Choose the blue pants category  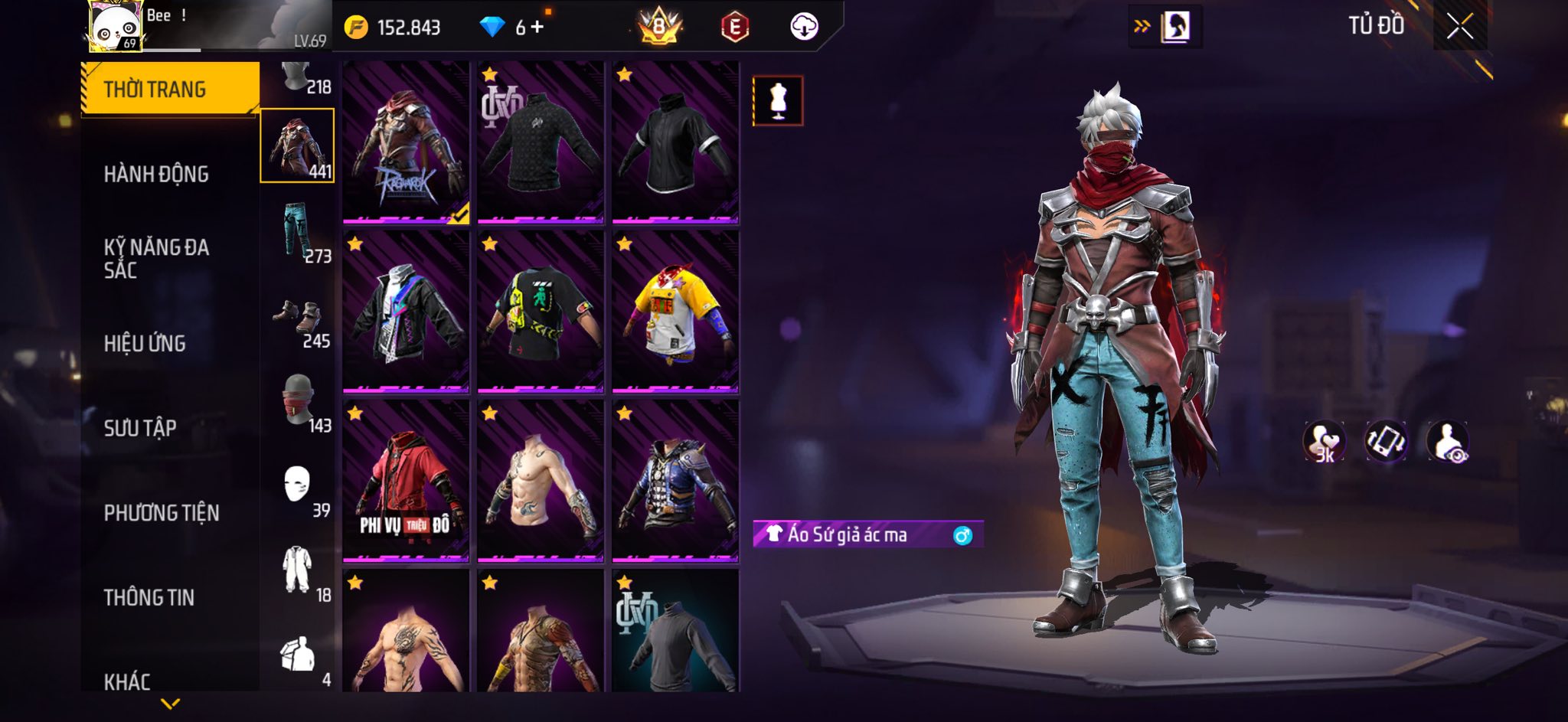point(298,231)
